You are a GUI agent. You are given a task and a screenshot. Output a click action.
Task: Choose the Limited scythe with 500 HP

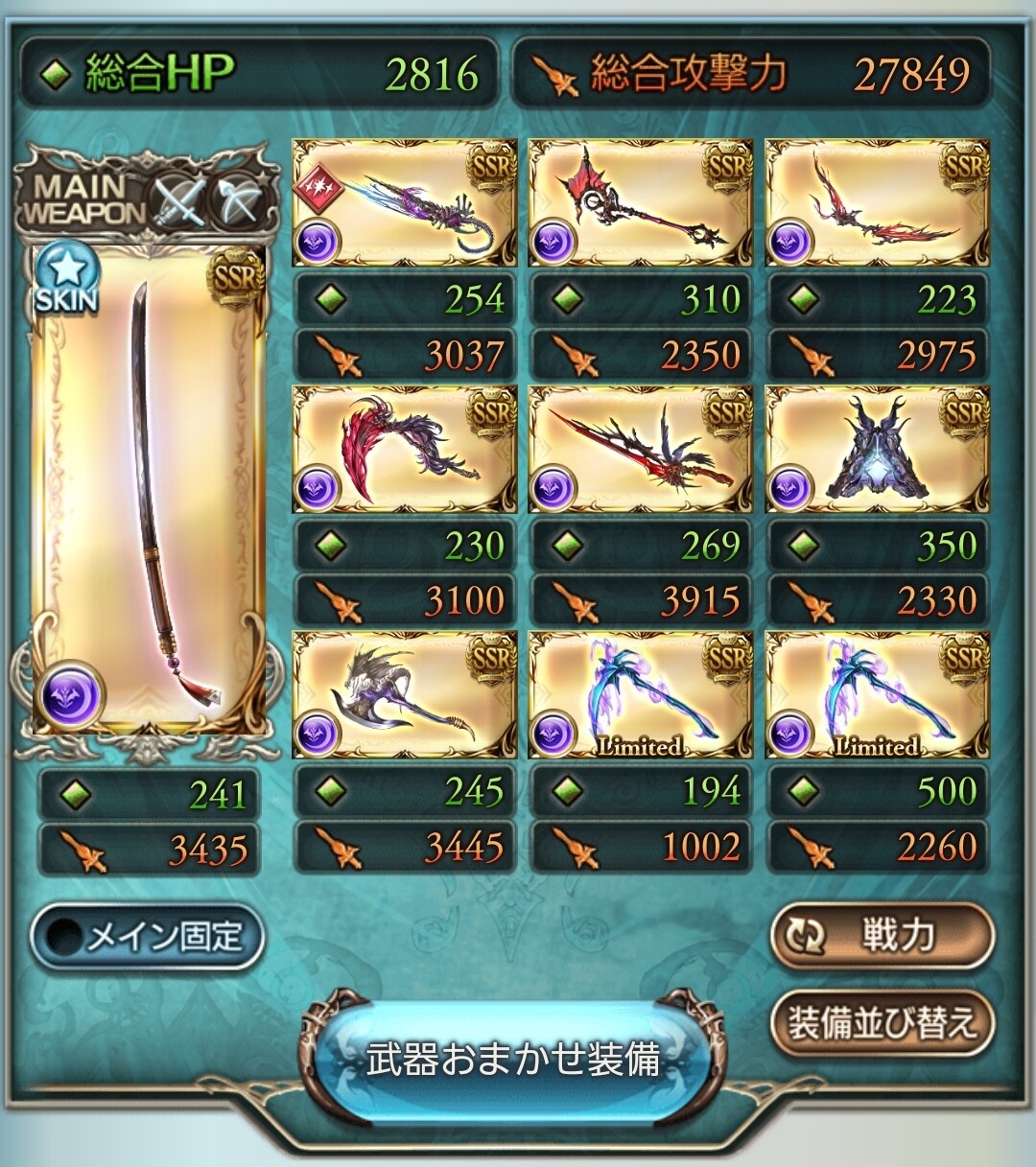point(877,695)
